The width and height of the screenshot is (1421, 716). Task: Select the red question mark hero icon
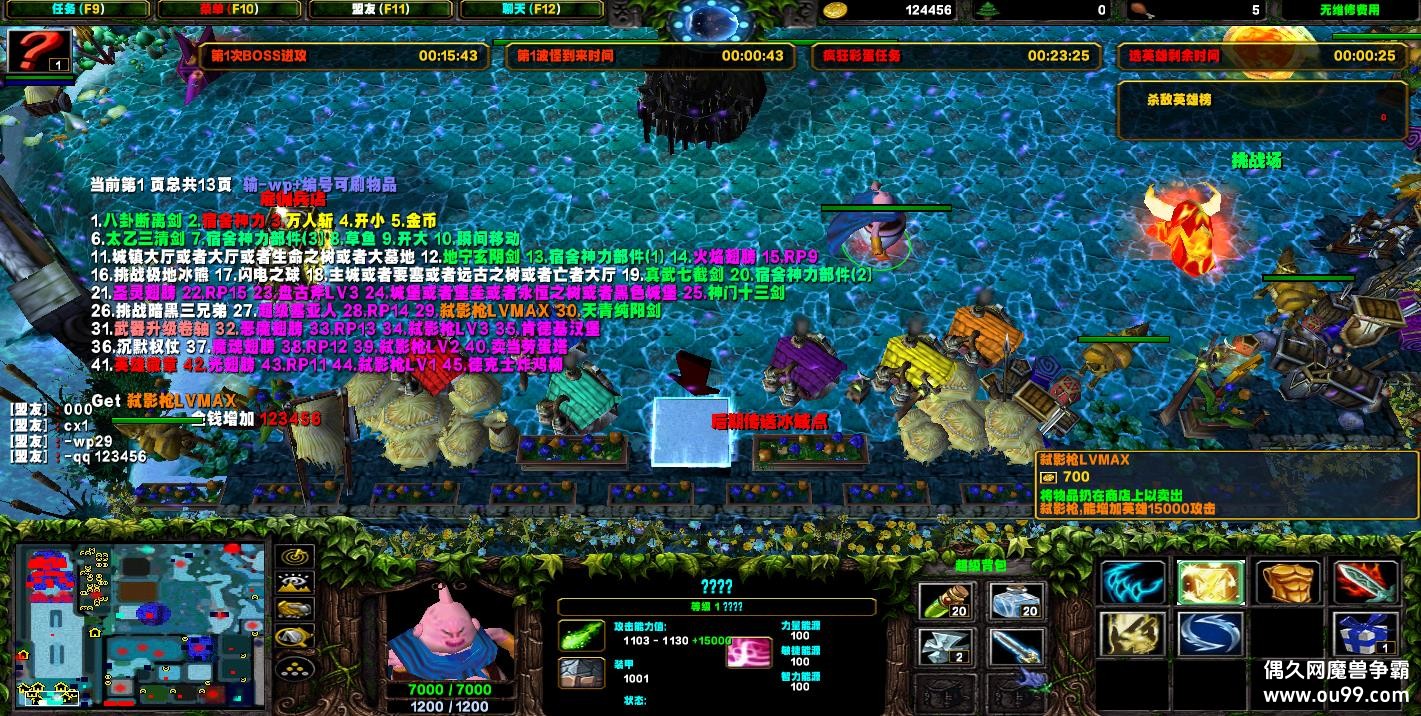[40, 50]
